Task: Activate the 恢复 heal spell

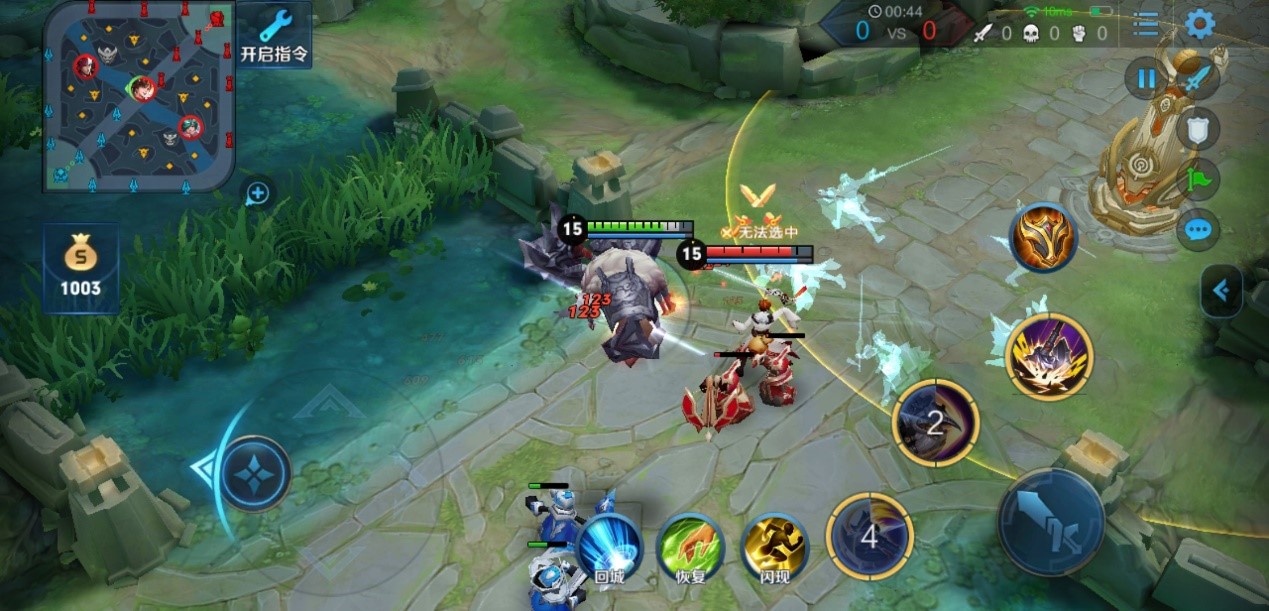Action: (690, 546)
